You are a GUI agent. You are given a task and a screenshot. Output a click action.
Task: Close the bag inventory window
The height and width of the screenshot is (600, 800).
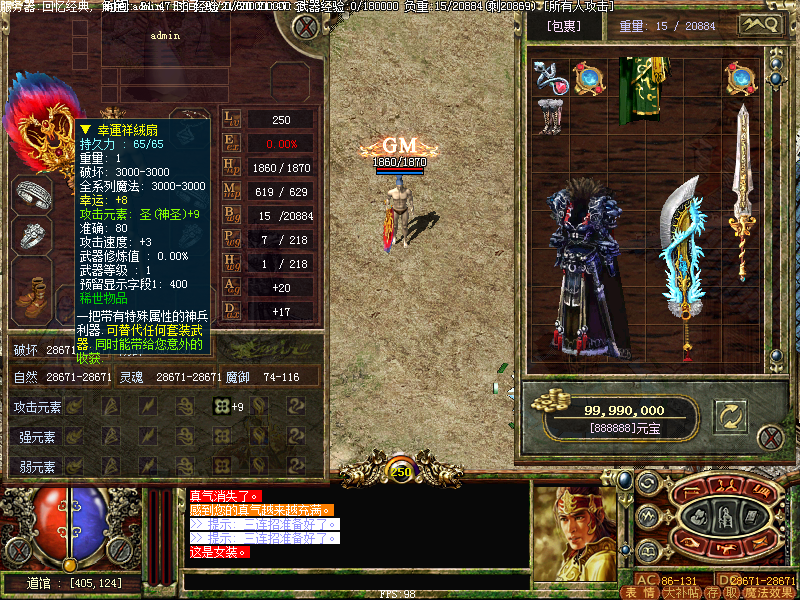coord(769,438)
